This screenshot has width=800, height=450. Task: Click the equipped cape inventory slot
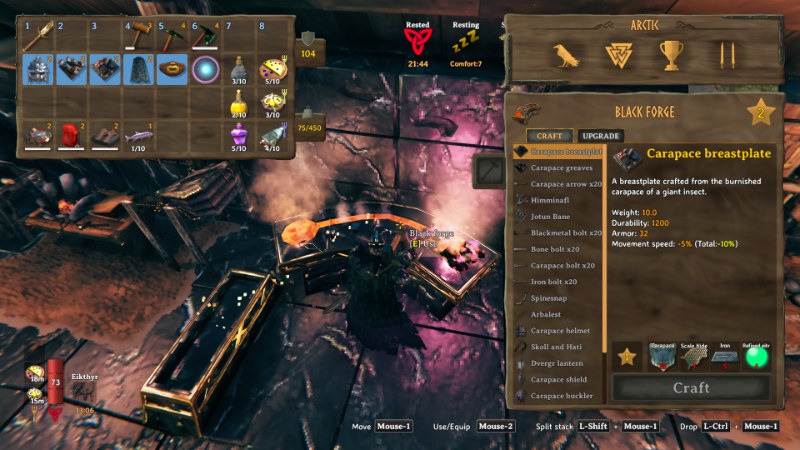pyautogui.click(x=140, y=69)
